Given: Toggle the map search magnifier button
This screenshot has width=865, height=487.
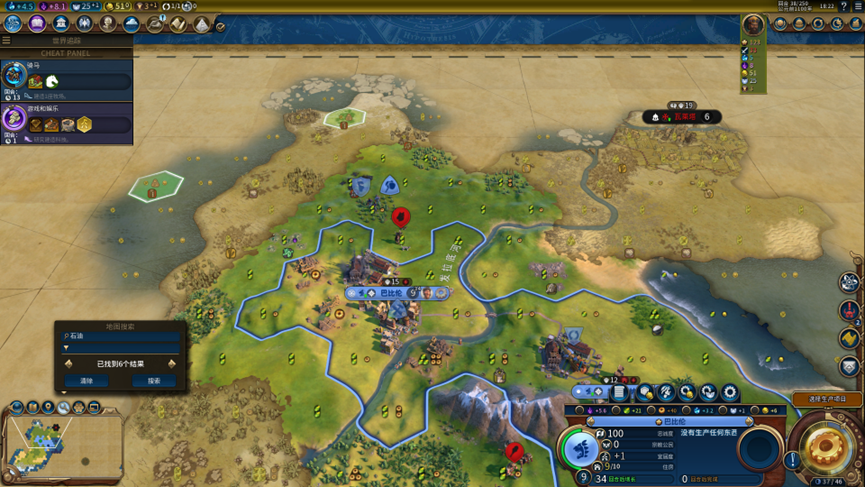Looking at the screenshot, I should 63,407.
